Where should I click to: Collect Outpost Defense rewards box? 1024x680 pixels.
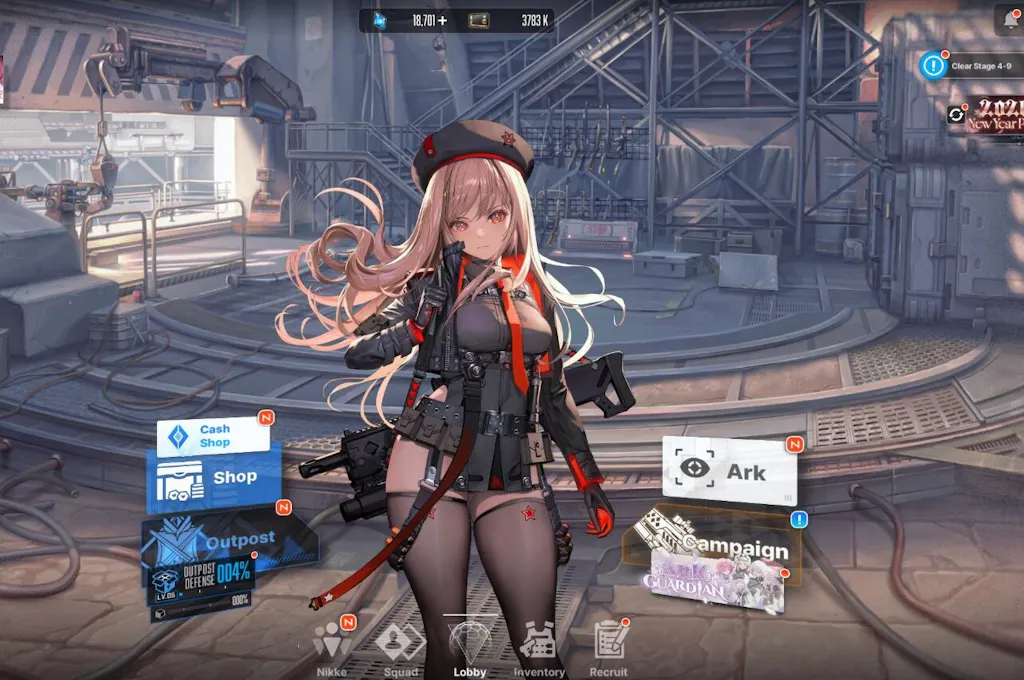pyautogui.click(x=201, y=583)
